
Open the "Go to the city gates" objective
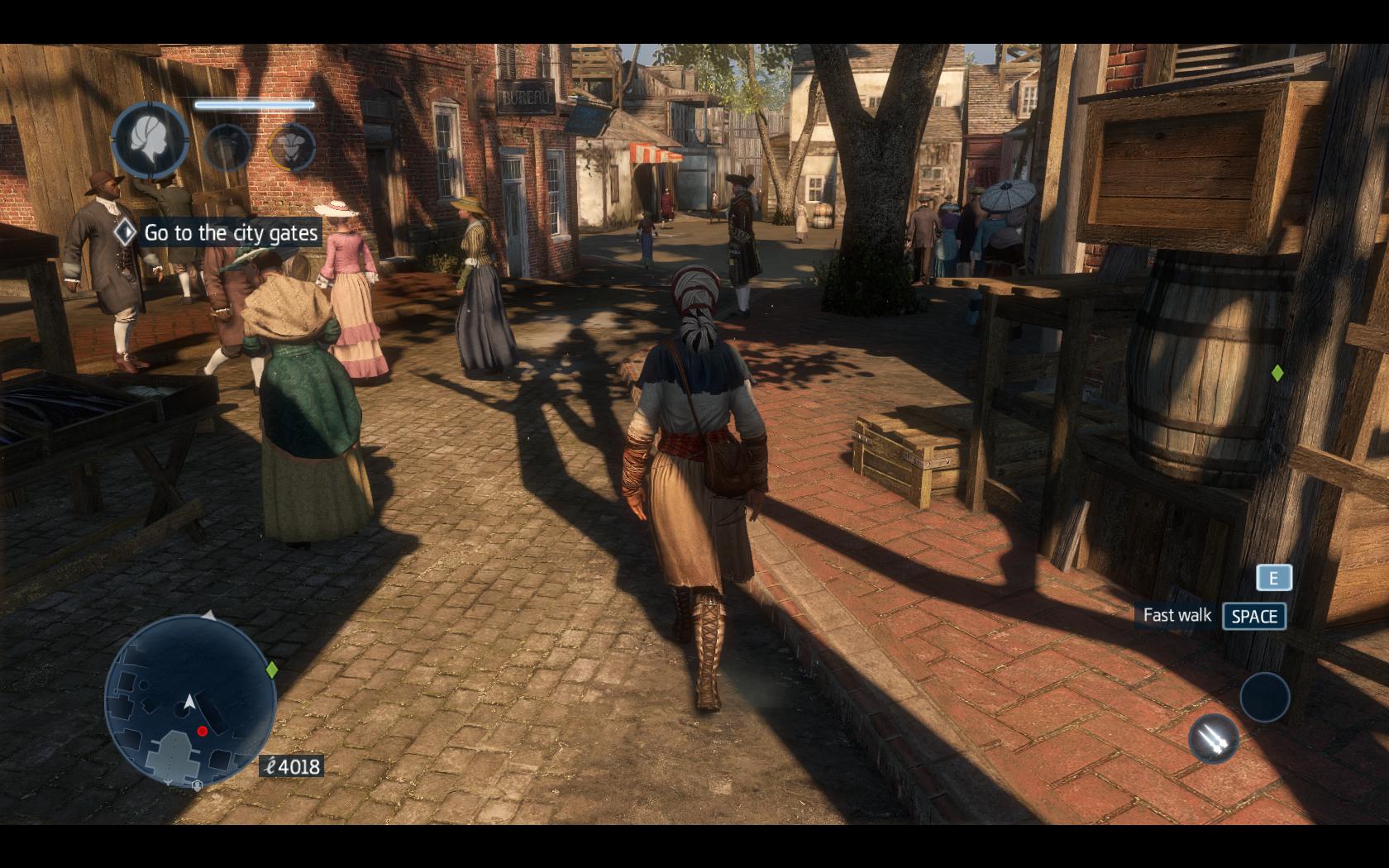[x=230, y=233]
